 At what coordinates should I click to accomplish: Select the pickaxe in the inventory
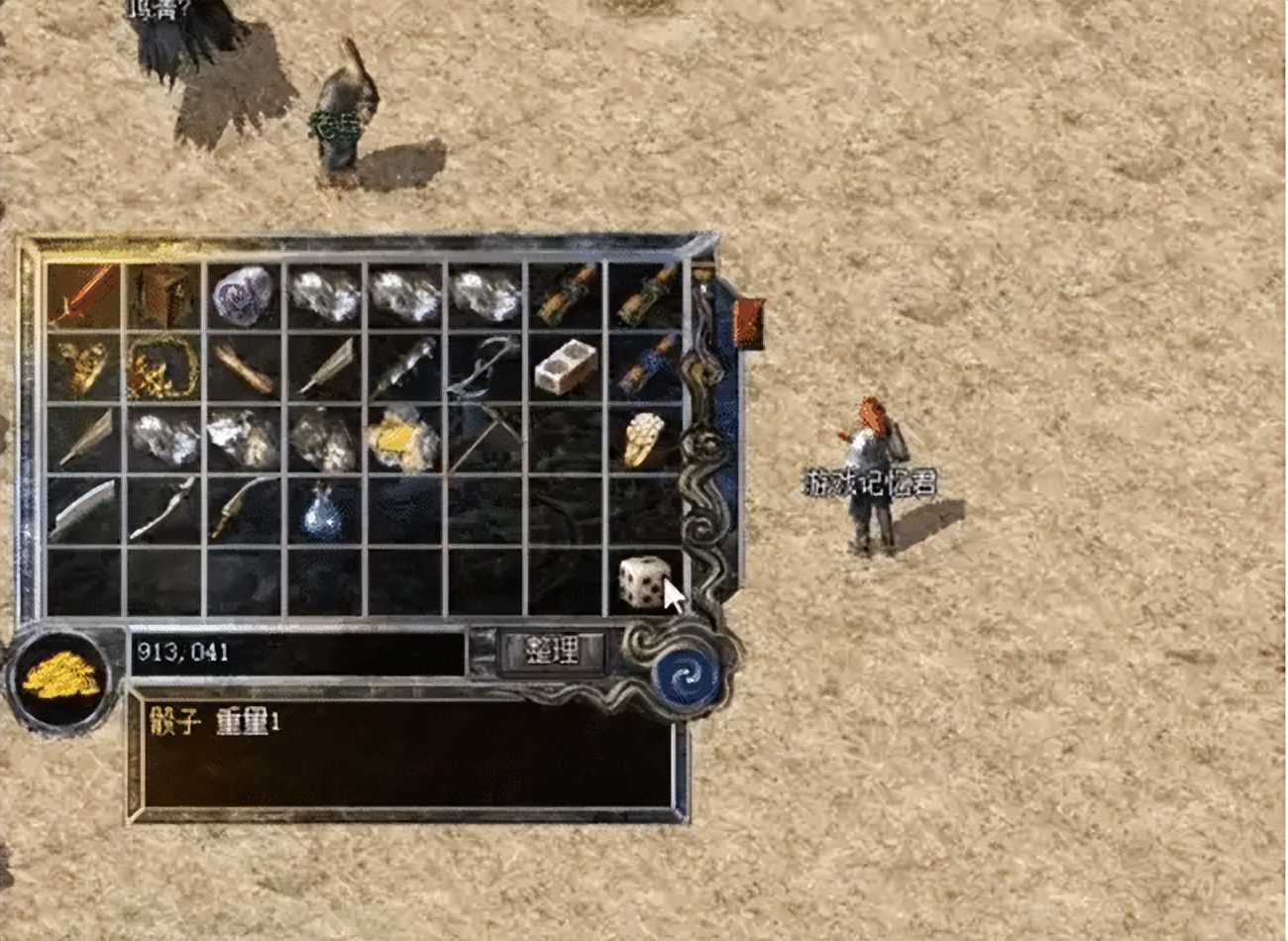pyautogui.click(x=485, y=439)
